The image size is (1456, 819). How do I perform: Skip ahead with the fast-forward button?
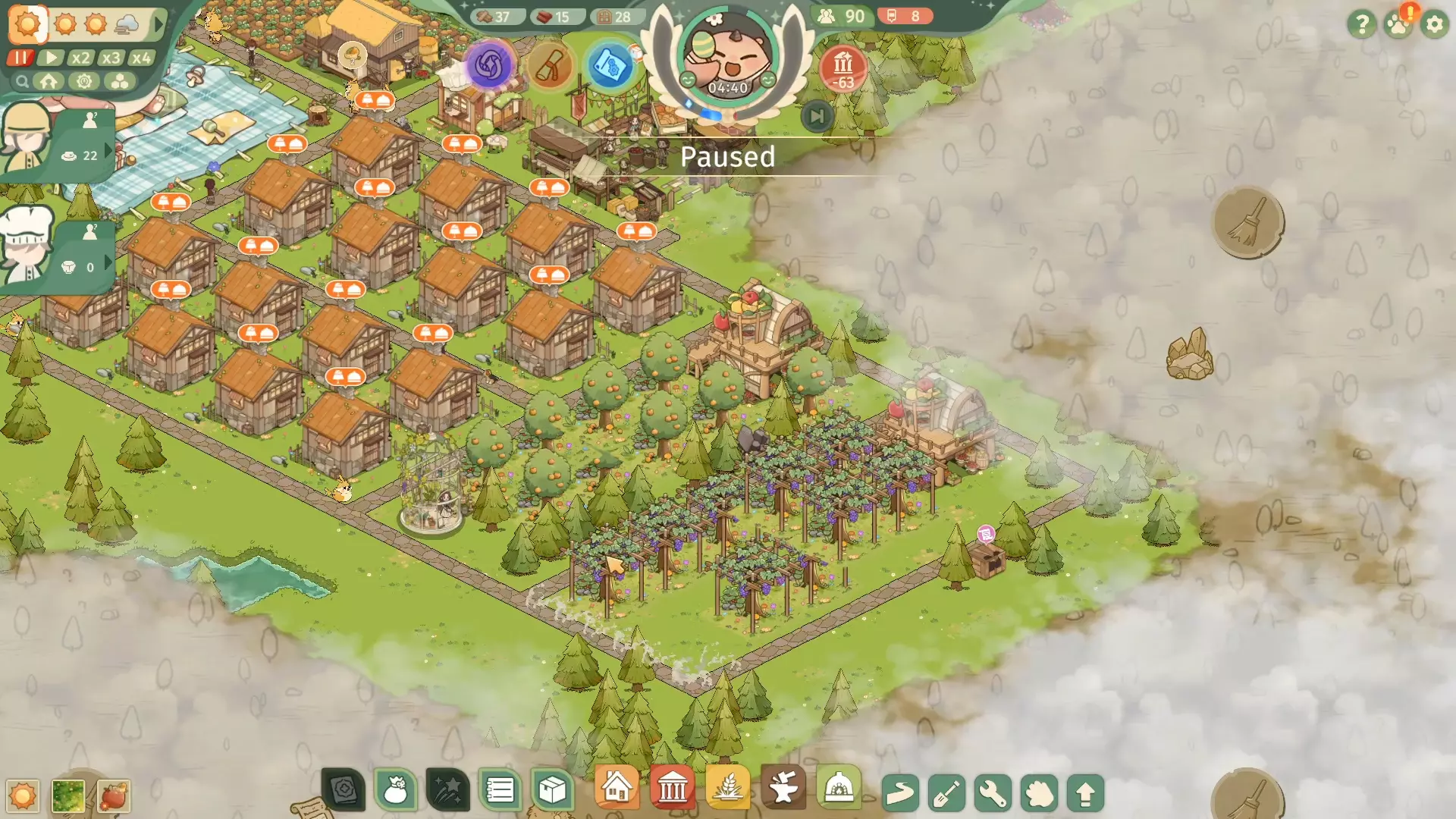817,116
